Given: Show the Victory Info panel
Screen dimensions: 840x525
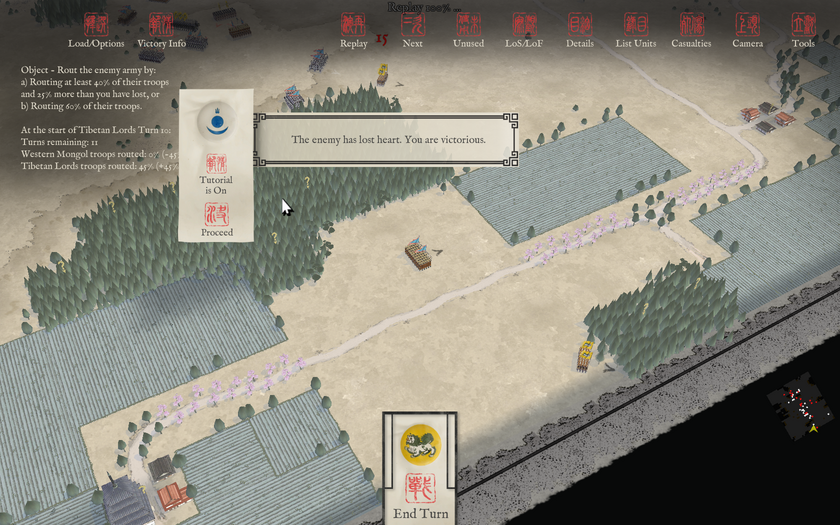Looking at the screenshot, I should [x=161, y=30].
